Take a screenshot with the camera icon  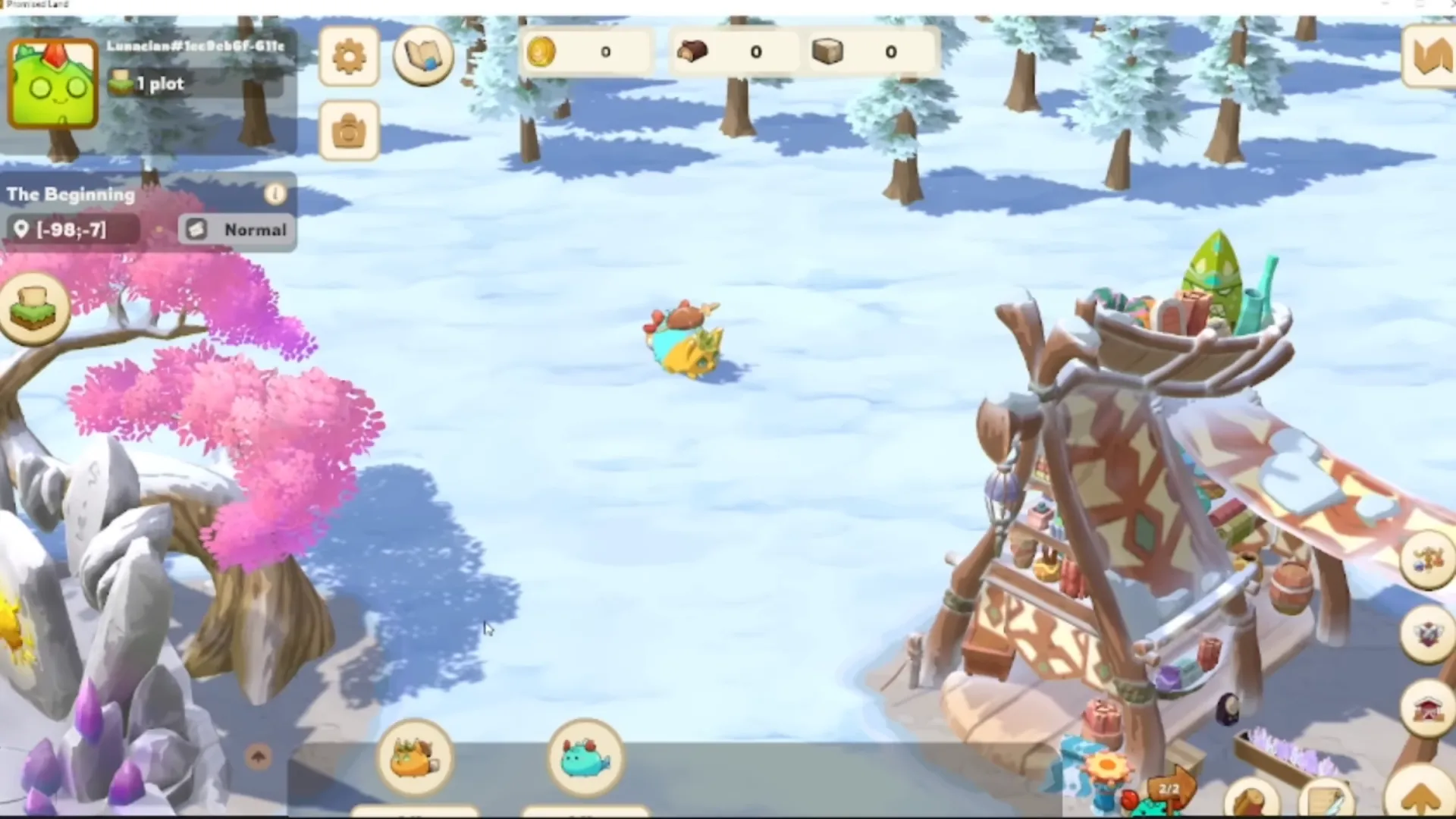pyautogui.click(x=348, y=129)
